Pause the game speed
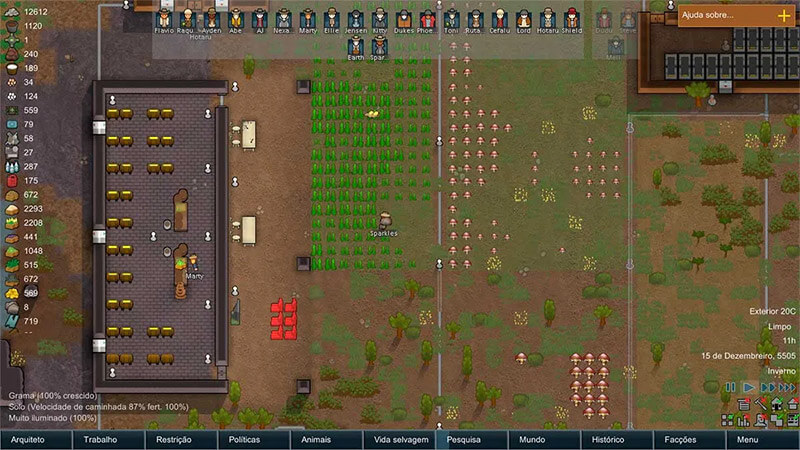The image size is (800, 450). (731, 387)
